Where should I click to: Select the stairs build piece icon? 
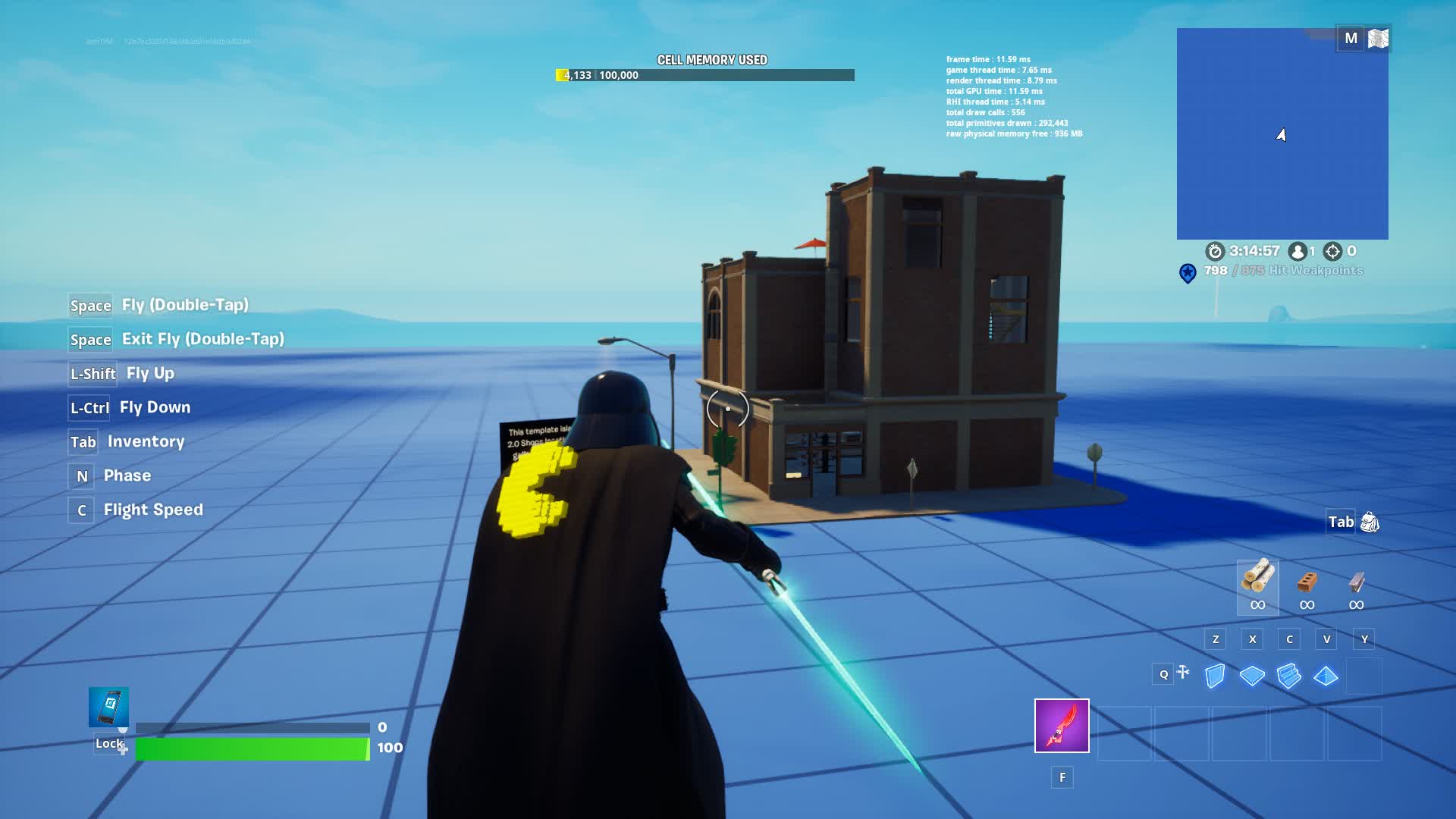(x=1289, y=674)
